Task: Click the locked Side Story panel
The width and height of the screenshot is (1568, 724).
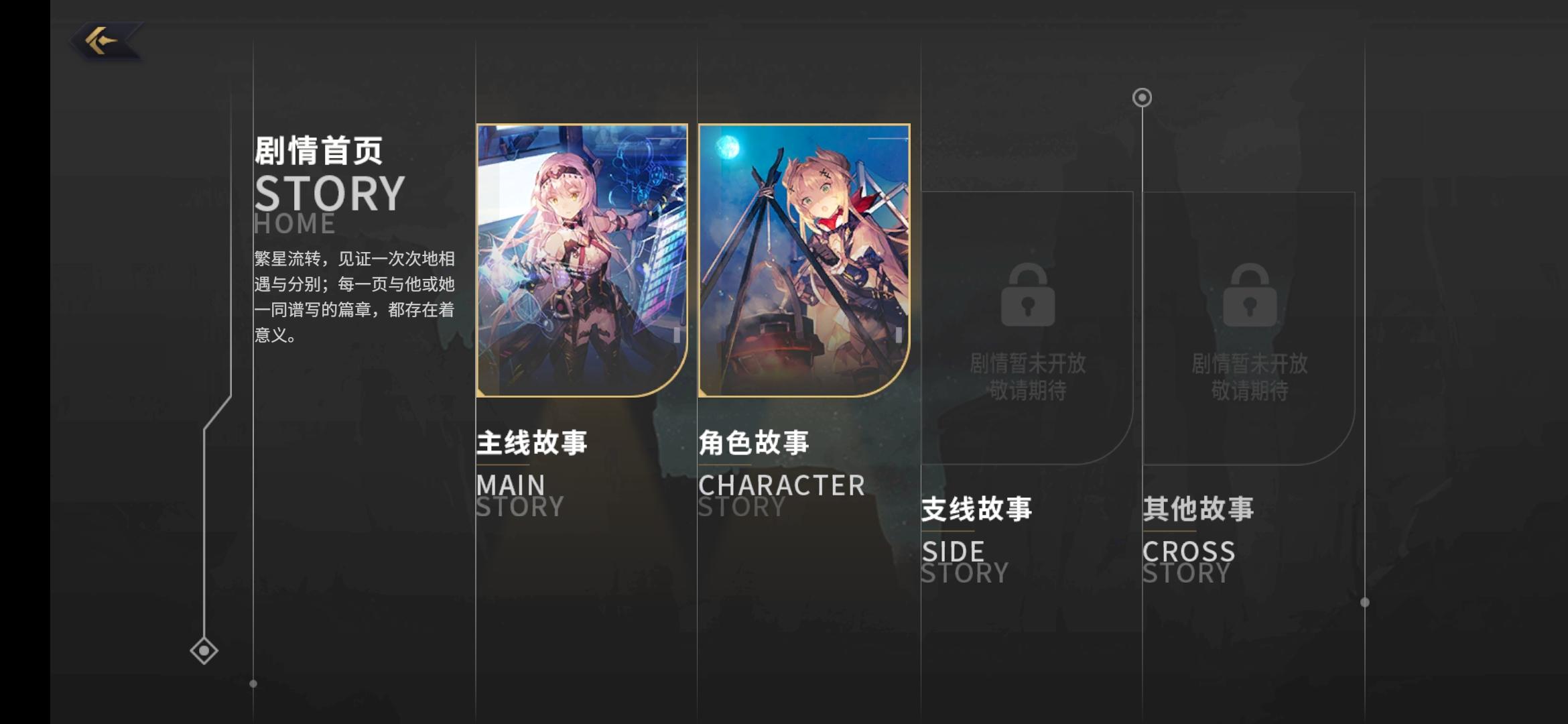Action: pyautogui.click(x=1029, y=328)
